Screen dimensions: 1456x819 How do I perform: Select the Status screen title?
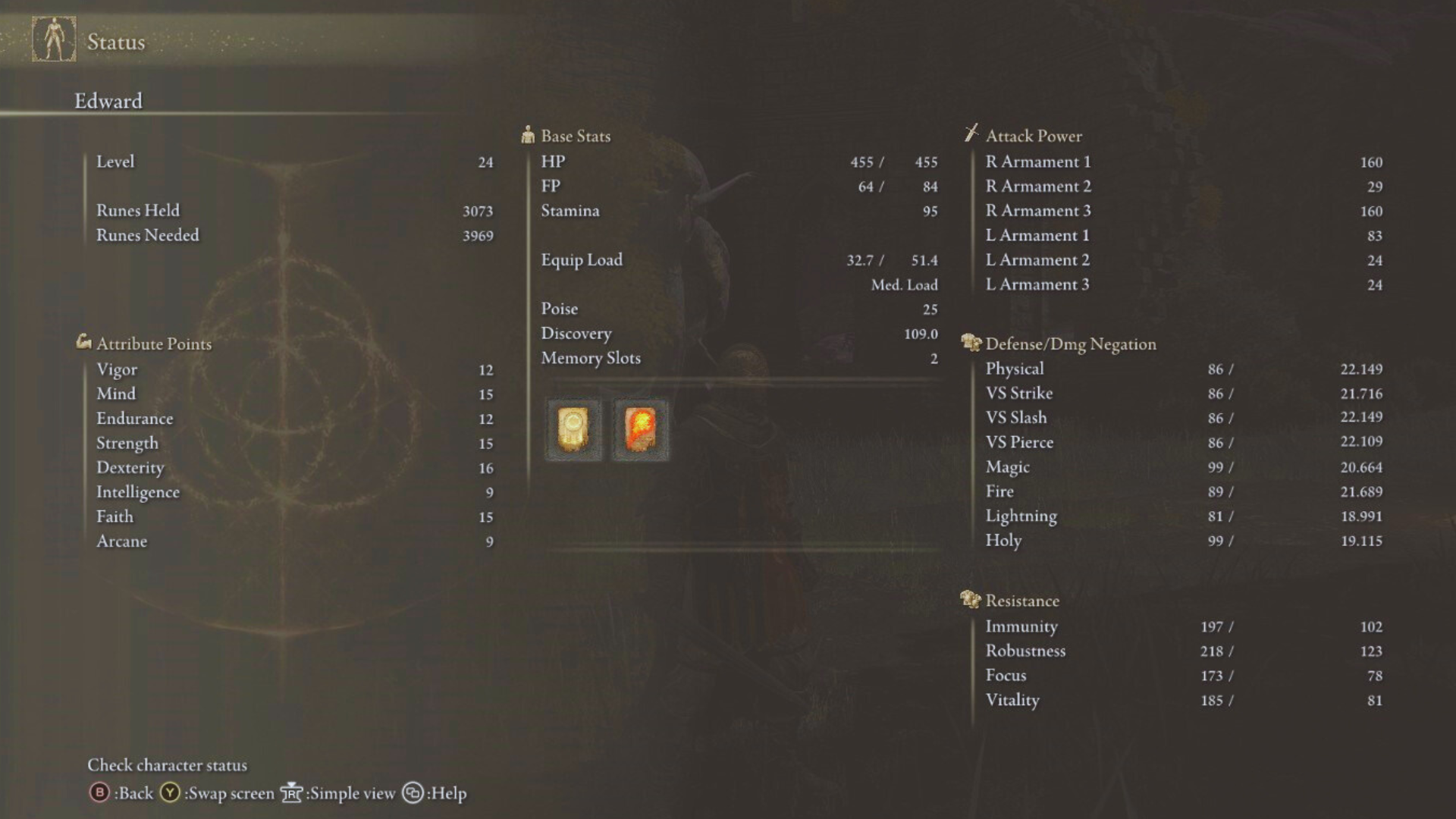pos(114,42)
